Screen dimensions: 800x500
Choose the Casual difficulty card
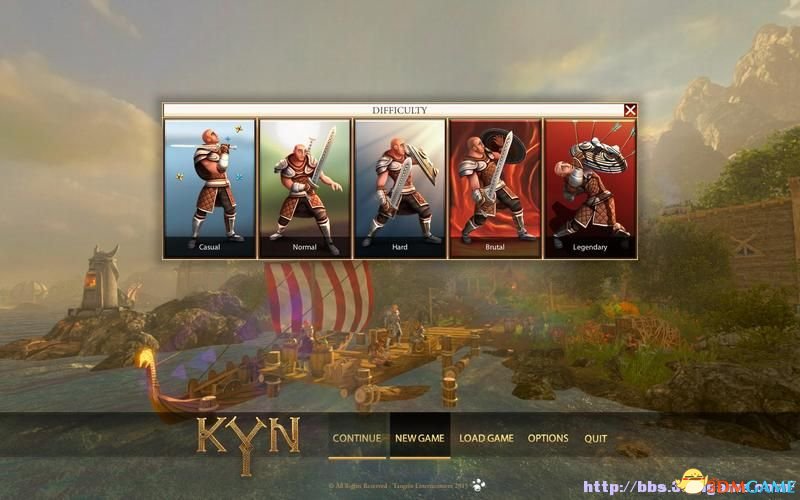(210, 188)
